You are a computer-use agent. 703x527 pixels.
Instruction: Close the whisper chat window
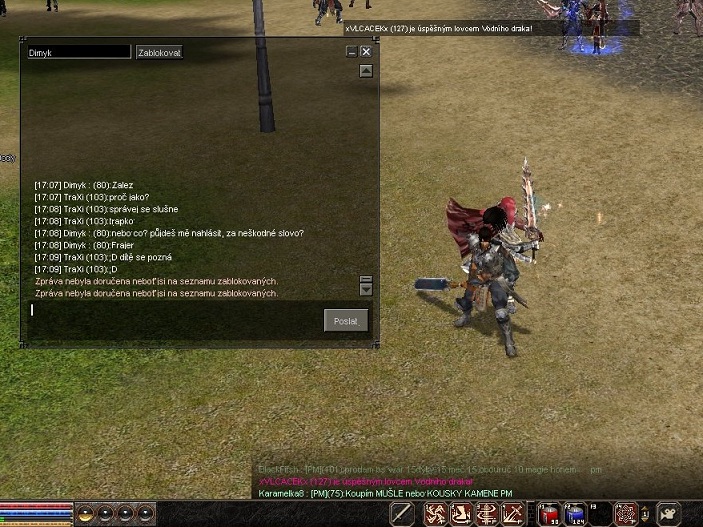366,52
